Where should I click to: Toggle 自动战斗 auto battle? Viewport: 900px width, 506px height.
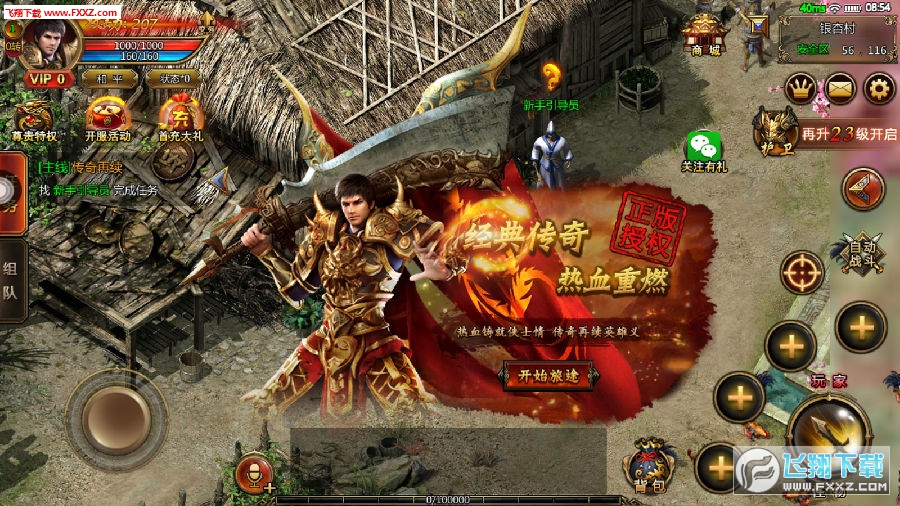click(x=862, y=252)
